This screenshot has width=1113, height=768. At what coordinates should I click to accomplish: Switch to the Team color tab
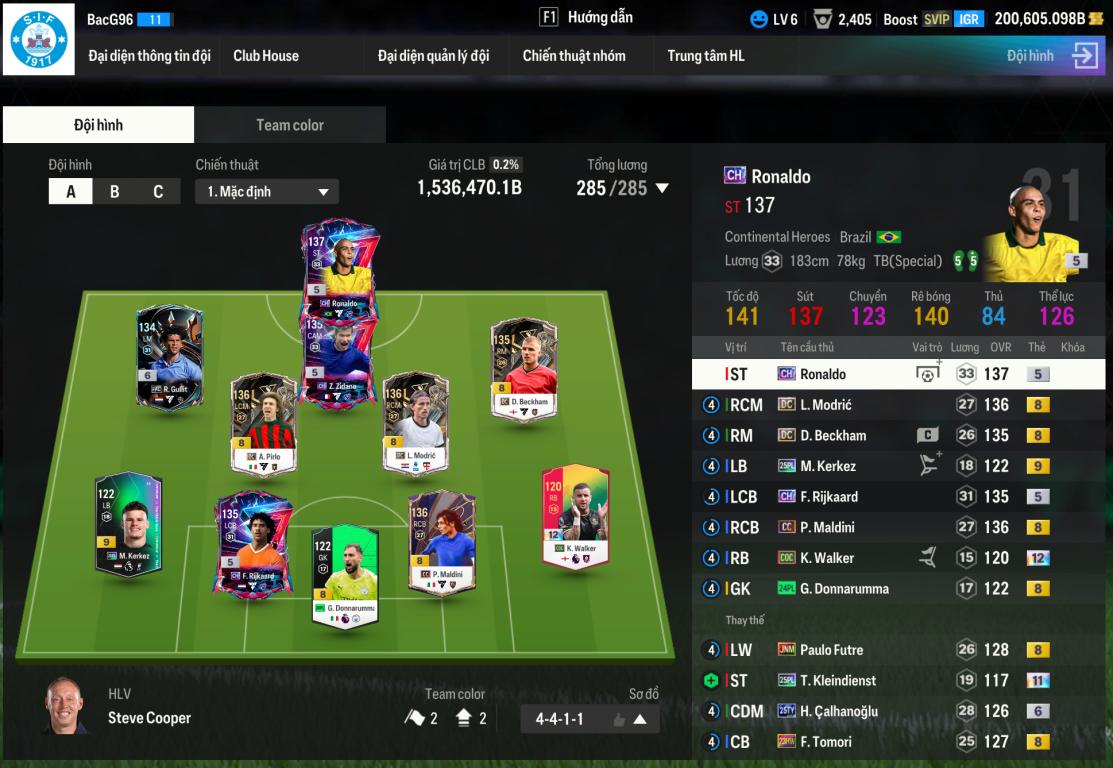coord(290,125)
